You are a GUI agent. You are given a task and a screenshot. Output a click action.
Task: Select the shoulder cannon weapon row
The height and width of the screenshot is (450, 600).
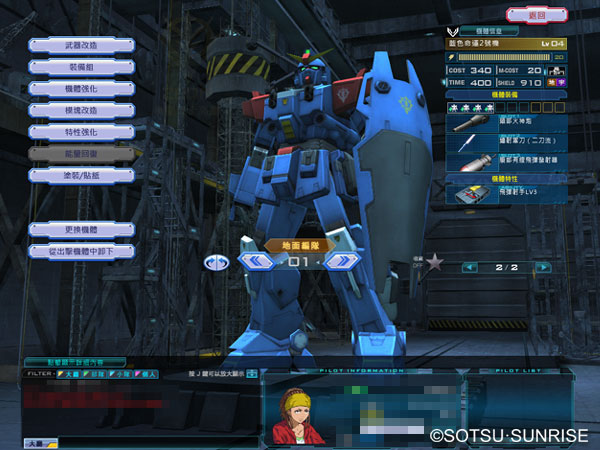pos(506,123)
